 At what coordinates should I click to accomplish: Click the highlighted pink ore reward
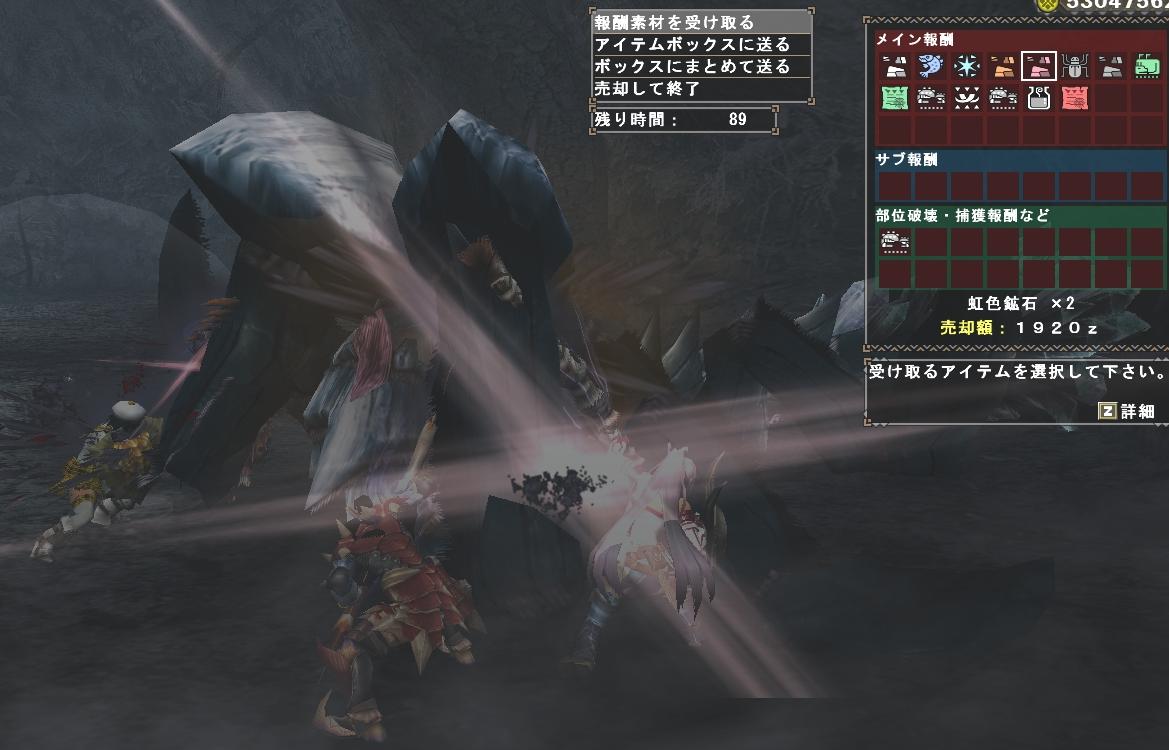point(1038,67)
